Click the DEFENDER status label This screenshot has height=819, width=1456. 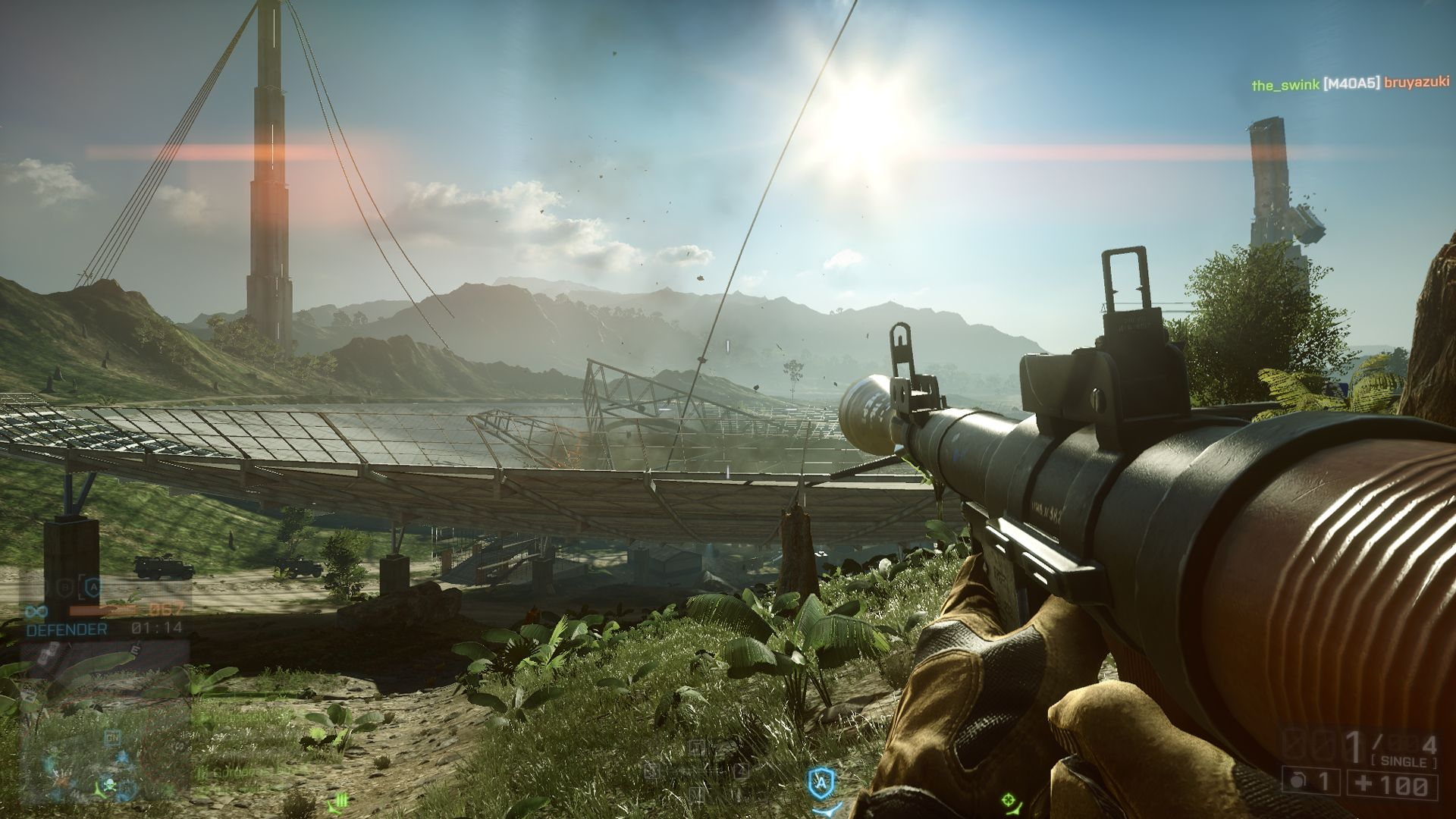(x=66, y=628)
